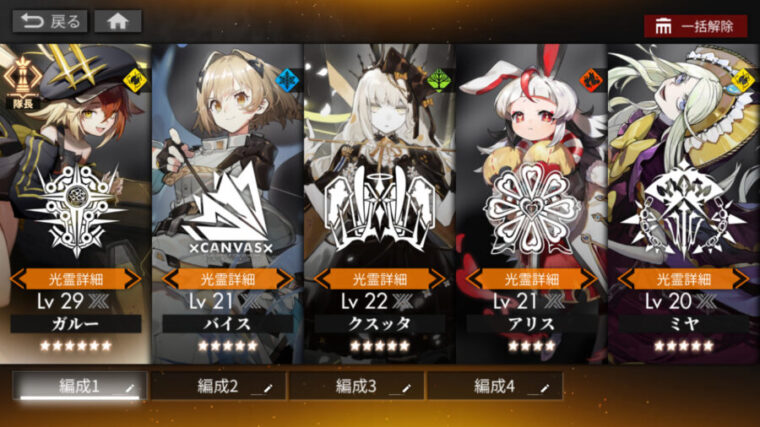
Task: Switch to the 編成4 team tab
Action: (495, 386)
